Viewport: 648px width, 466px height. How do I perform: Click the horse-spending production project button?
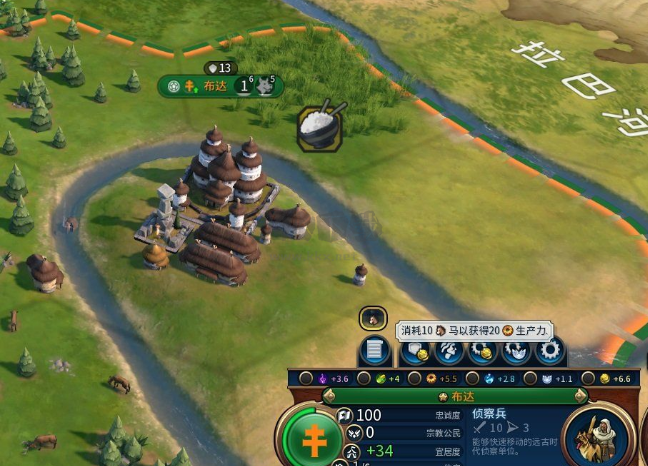[x=449, y=351]
